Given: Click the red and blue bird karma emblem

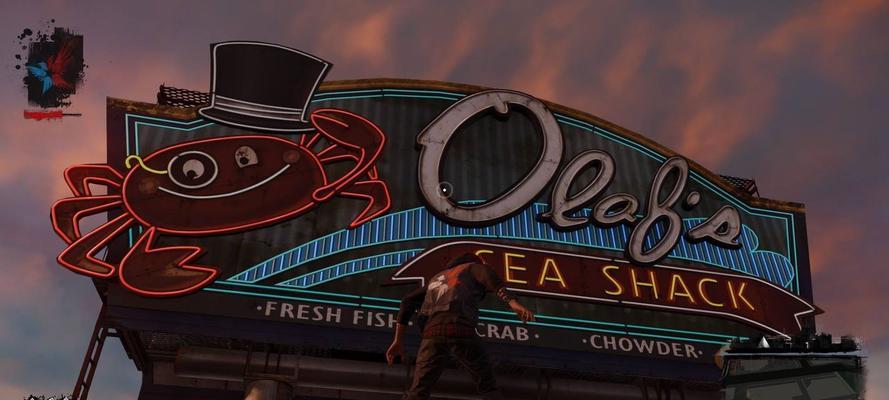Looking at the screenshot, I should click(x=53, y=67).
